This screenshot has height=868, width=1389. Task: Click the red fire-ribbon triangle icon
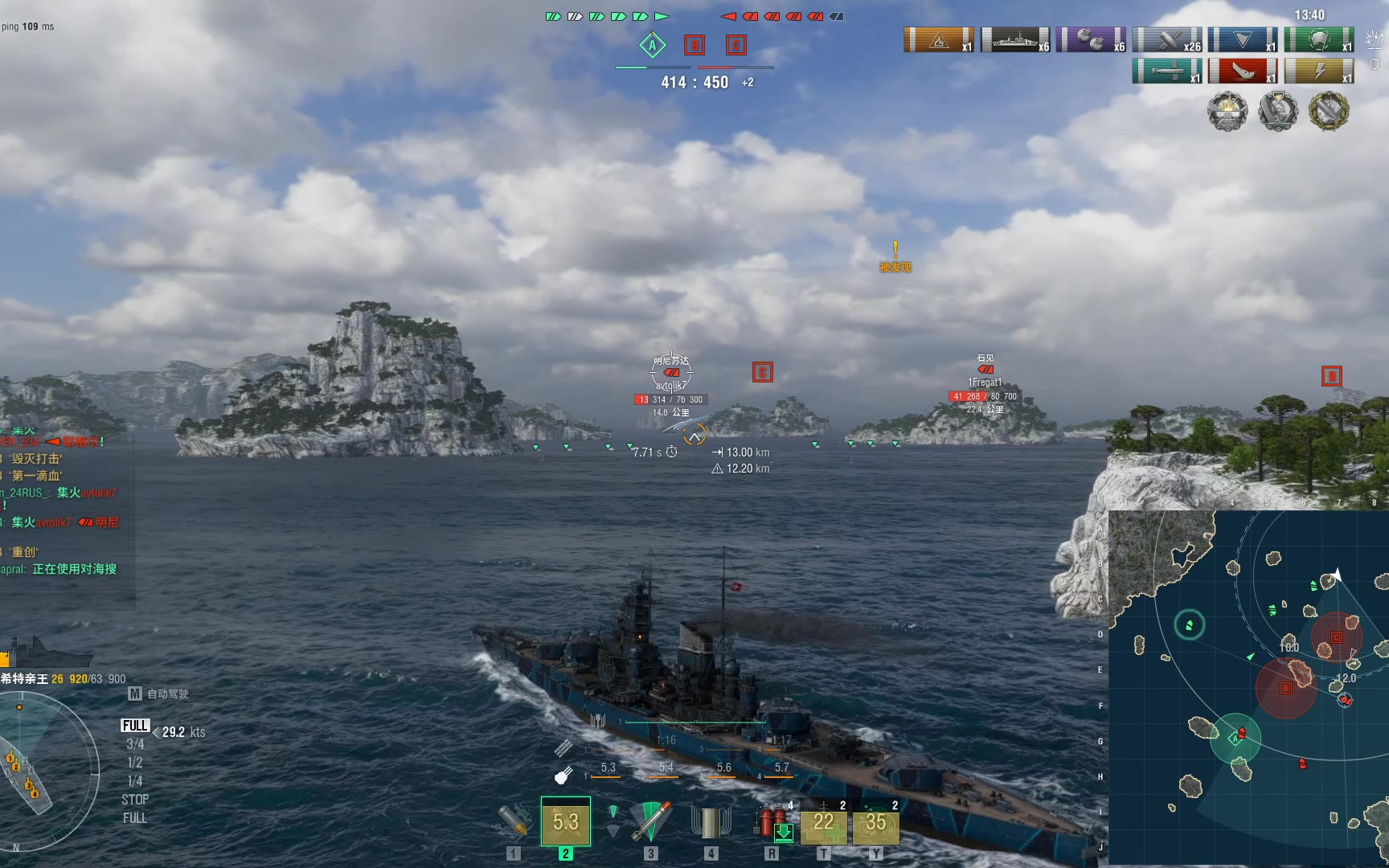tap(939, 39)
